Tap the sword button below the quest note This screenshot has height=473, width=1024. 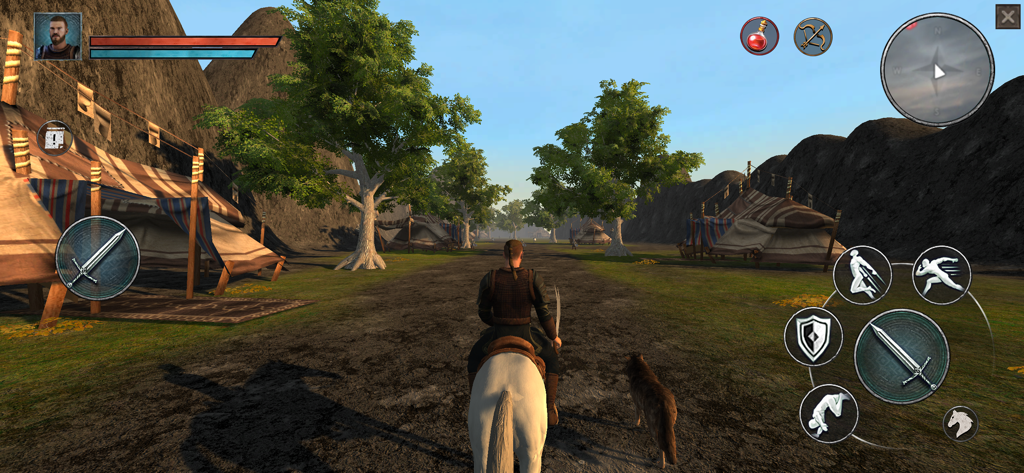97,258
